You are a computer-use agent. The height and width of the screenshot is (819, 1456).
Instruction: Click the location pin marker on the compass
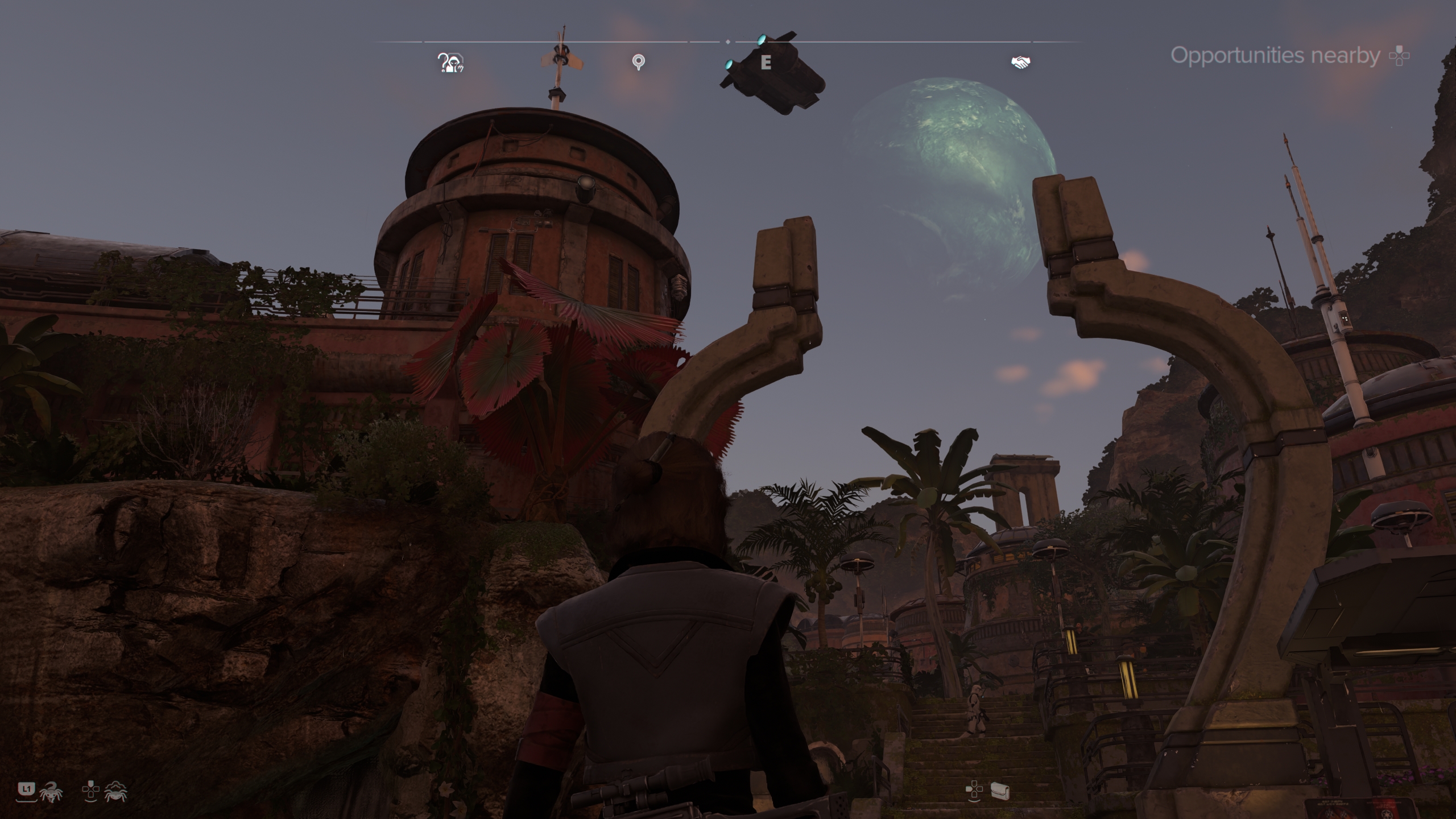coord(639,62)
